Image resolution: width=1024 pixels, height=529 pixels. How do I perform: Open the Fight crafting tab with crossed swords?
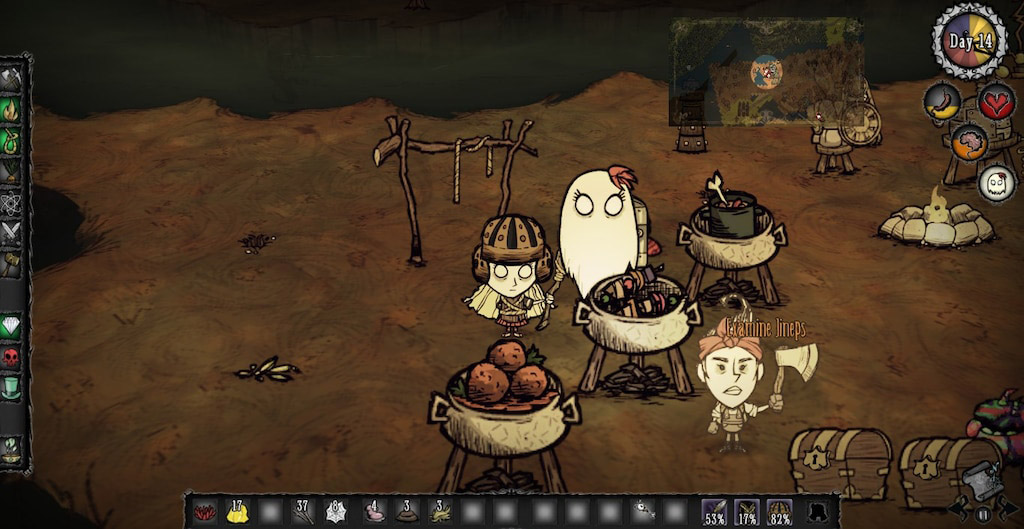click(12, 234)
